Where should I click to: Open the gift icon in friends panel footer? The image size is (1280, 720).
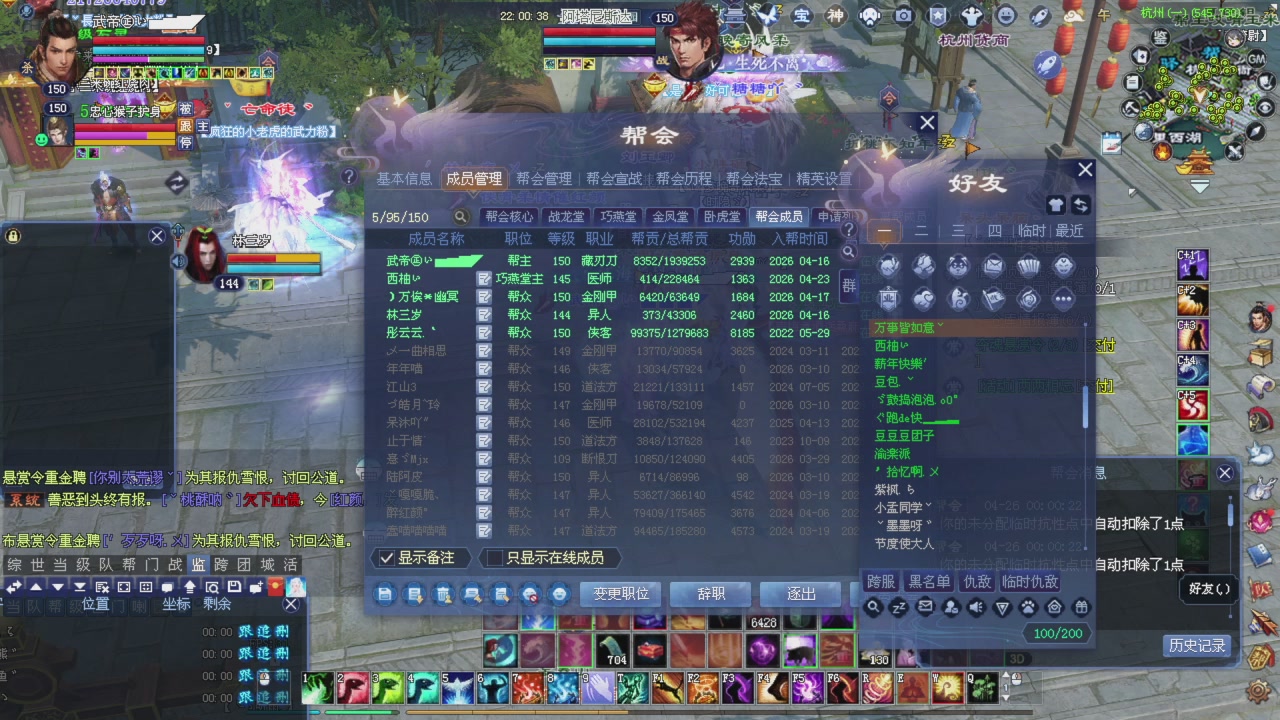point(1081,607)
